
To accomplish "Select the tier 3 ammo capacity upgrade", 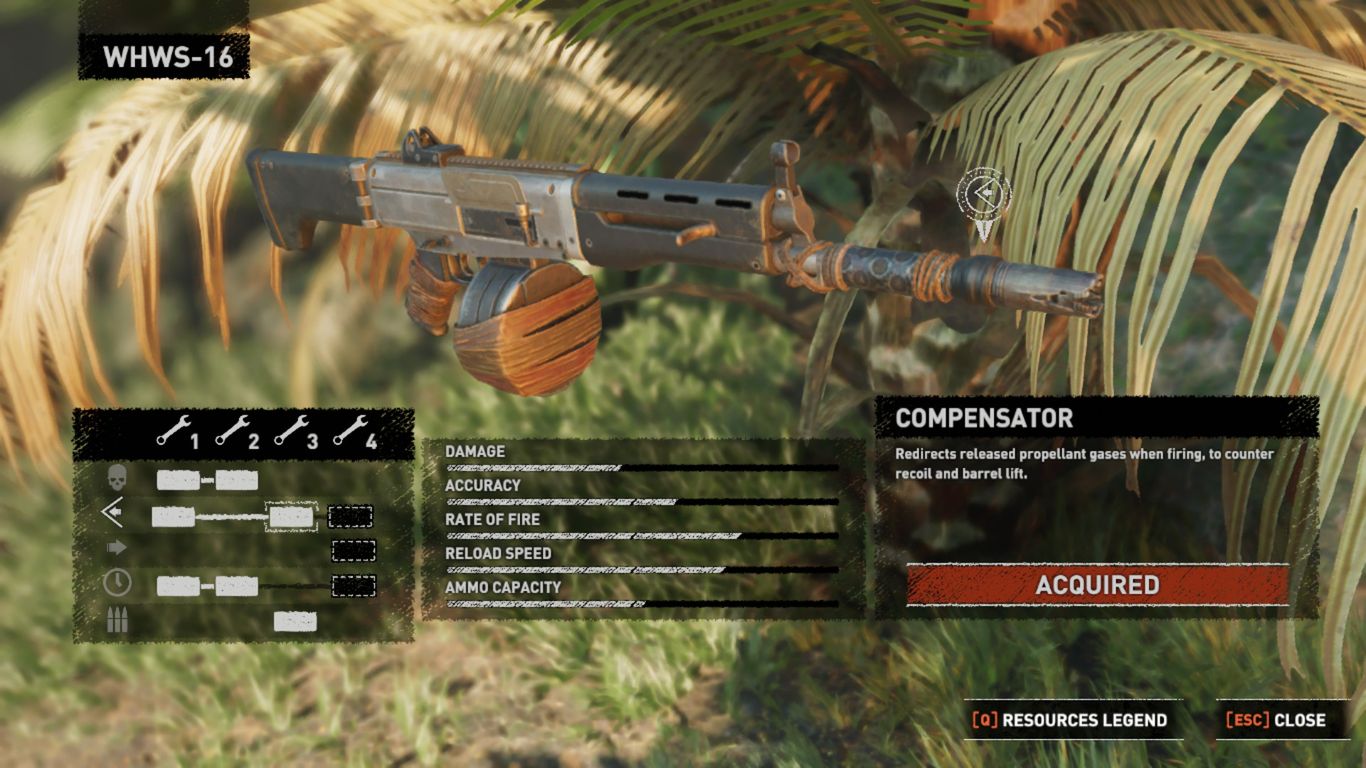I will tap(295, 622).
